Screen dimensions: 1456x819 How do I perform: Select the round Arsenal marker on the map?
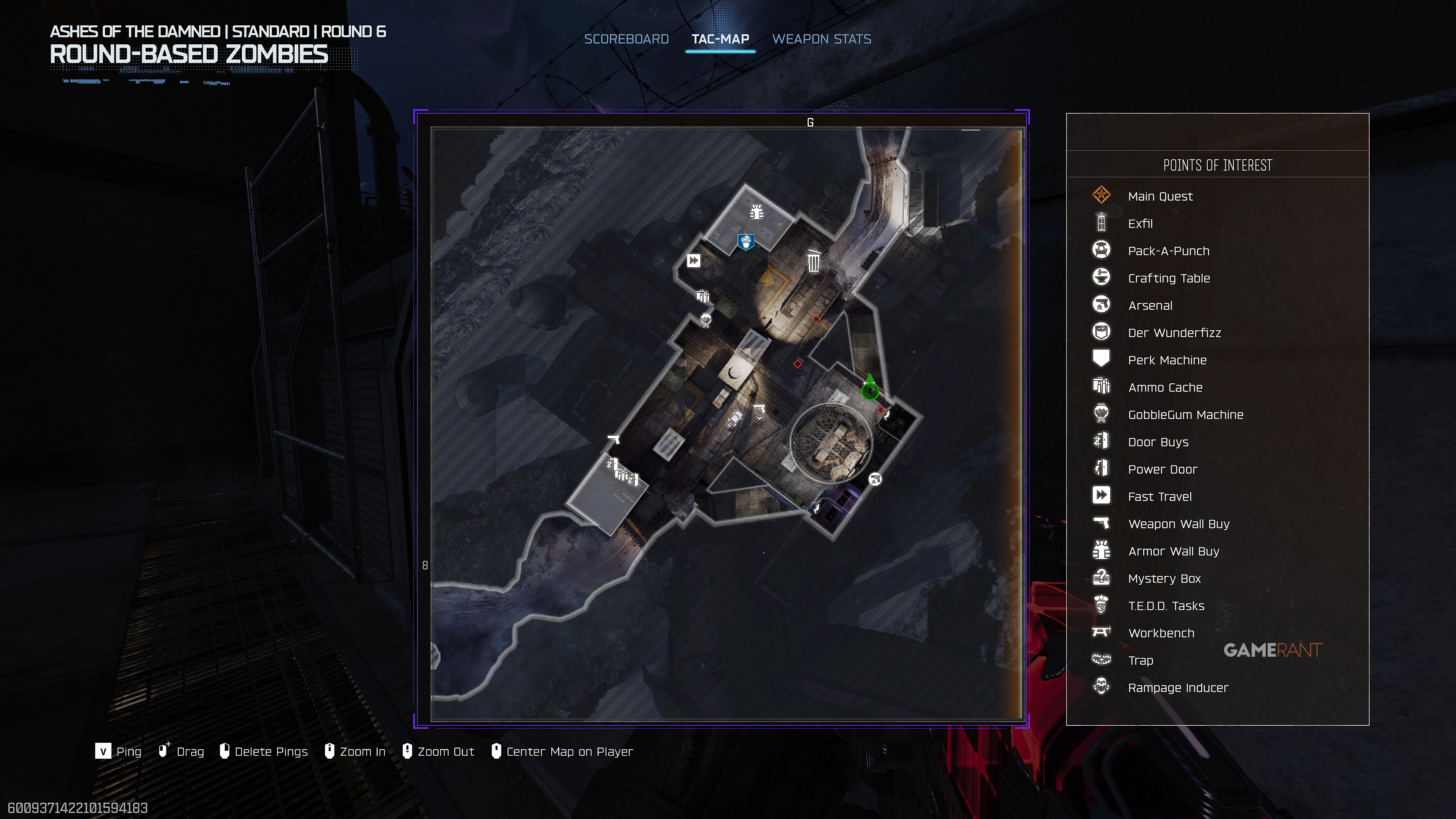875,479
